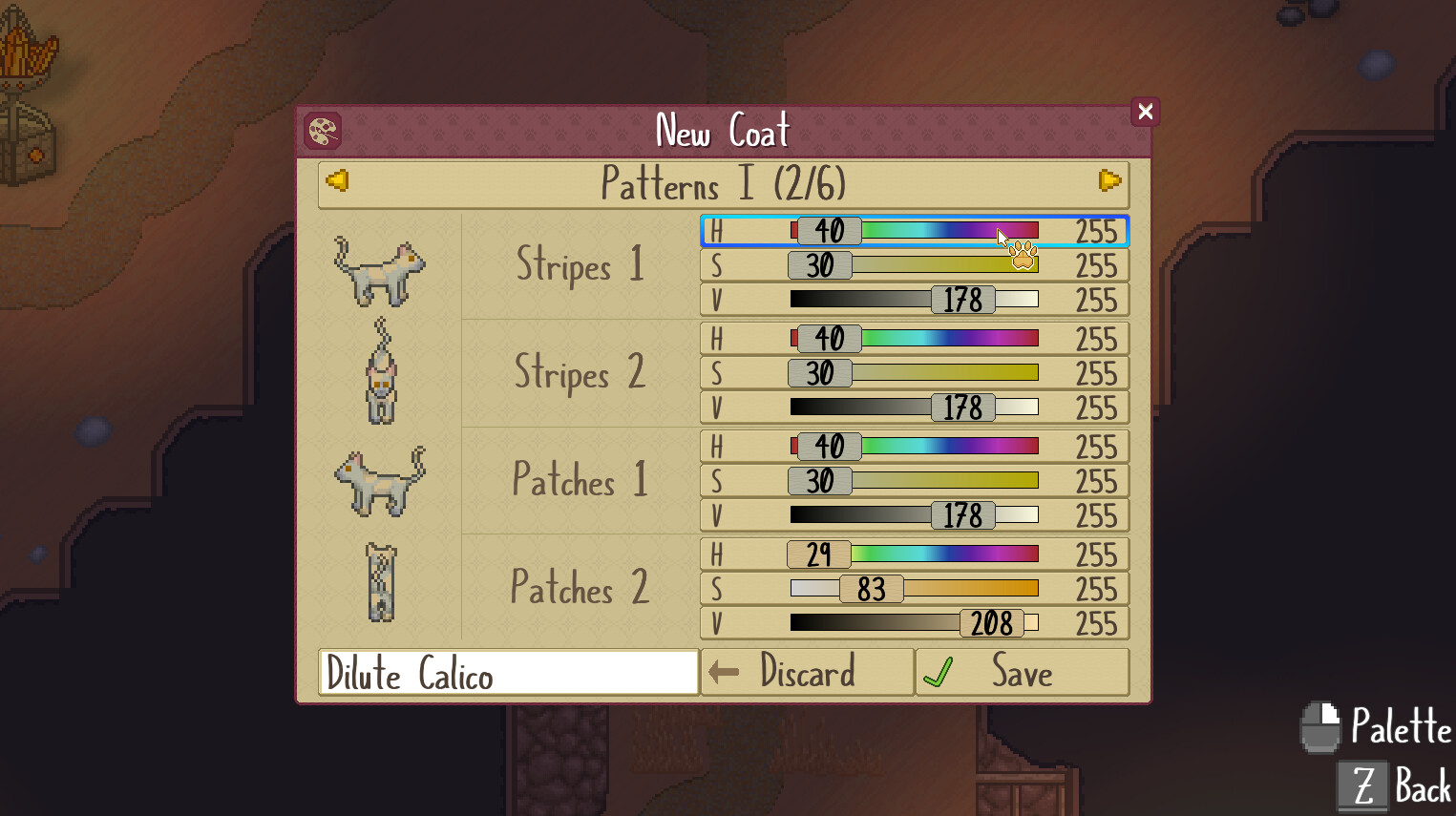Viewport: 1456px width, 816px height.
Task: Click the Z key icon beside Back
Action: pyautogui.click(x=1365, y=785)
